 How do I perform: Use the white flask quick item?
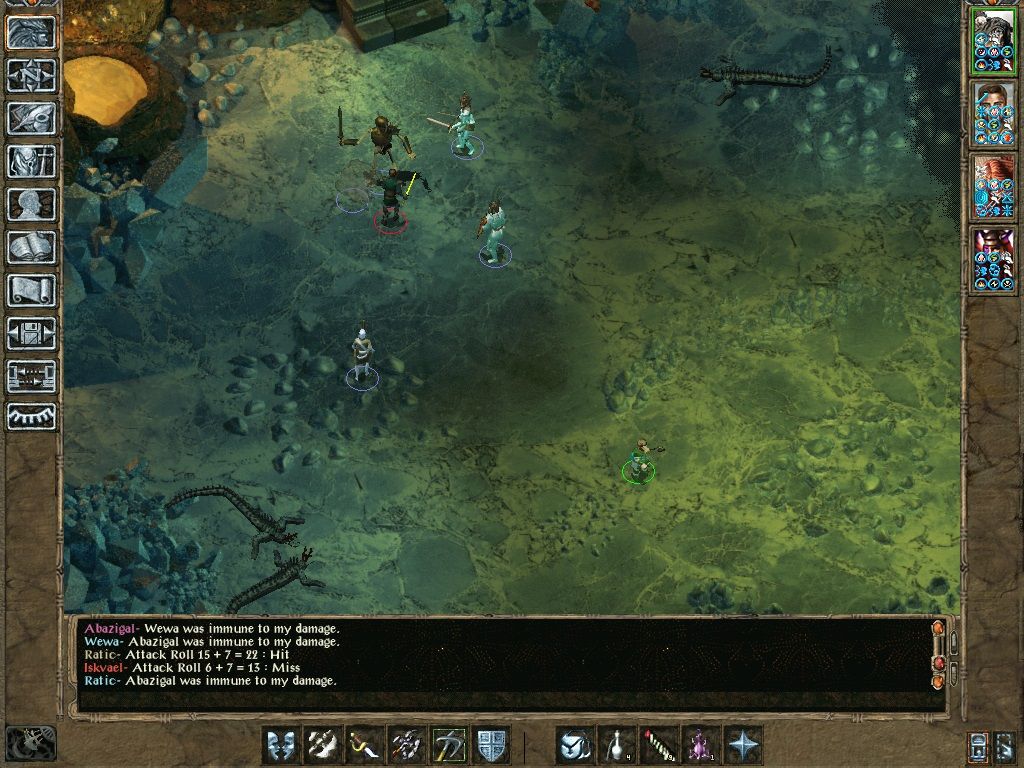coord(617,745)
